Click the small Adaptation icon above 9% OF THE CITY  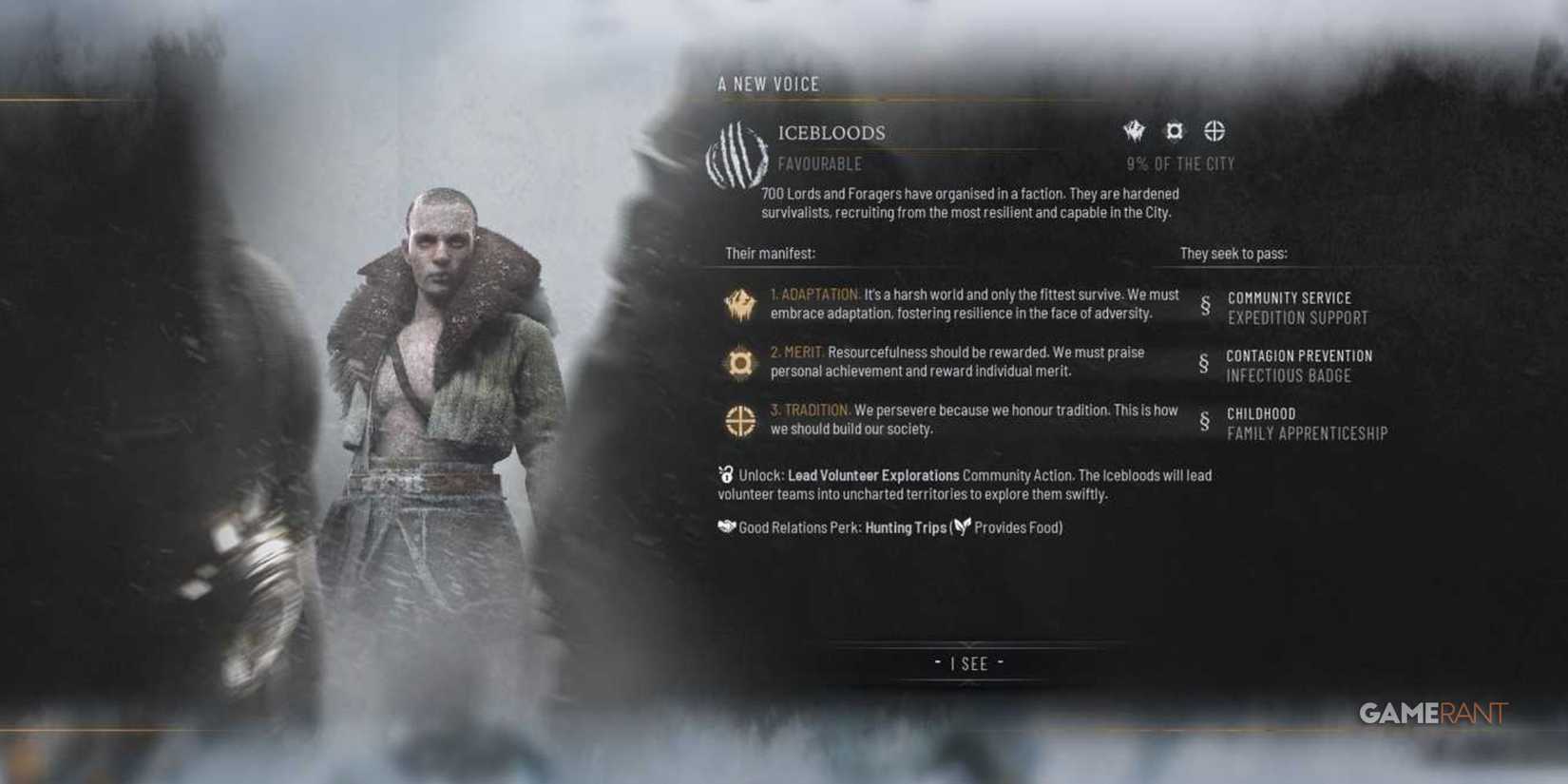pos(1133,130)
